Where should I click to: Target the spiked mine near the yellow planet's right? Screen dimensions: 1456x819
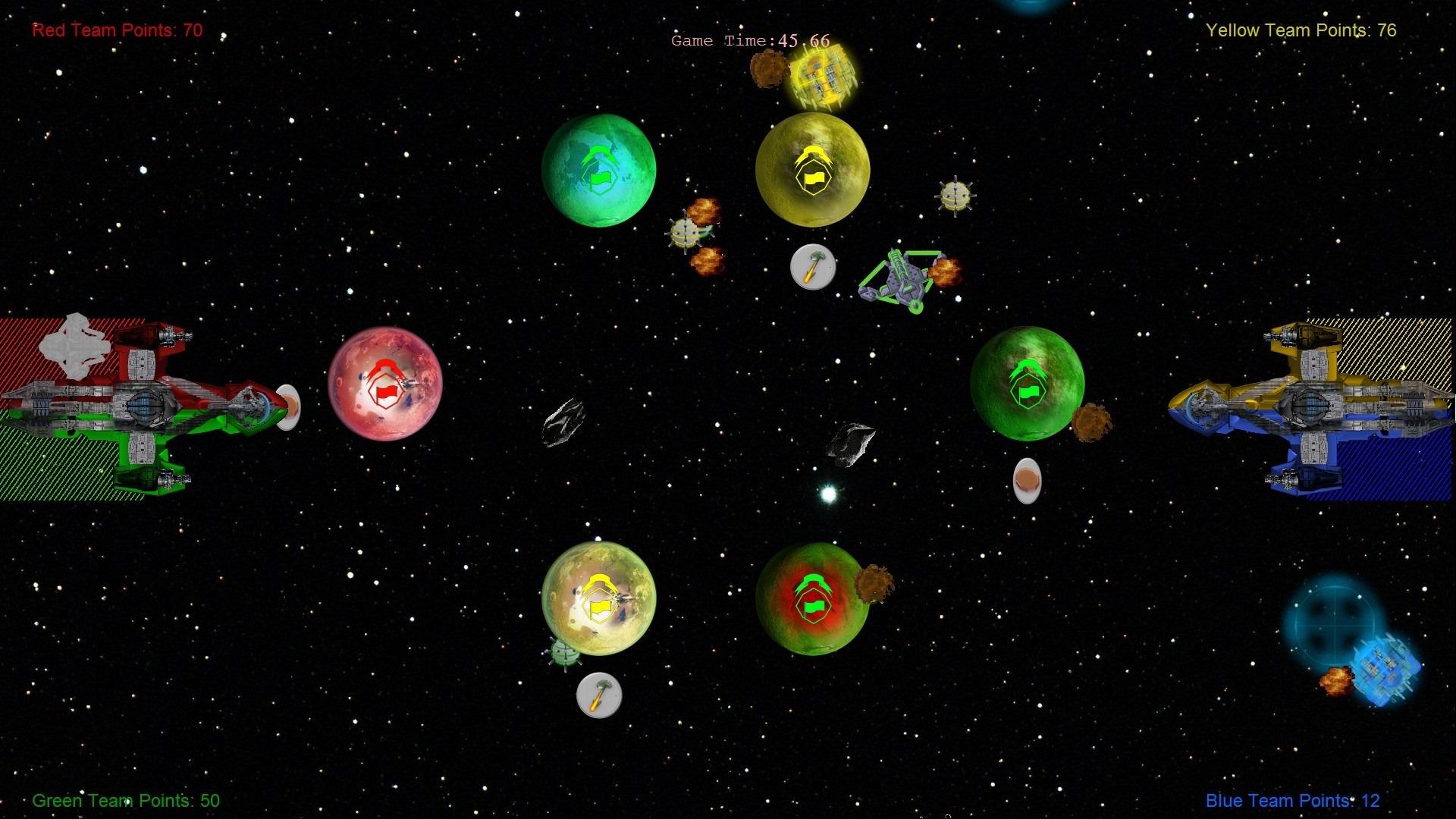point(955,196)
